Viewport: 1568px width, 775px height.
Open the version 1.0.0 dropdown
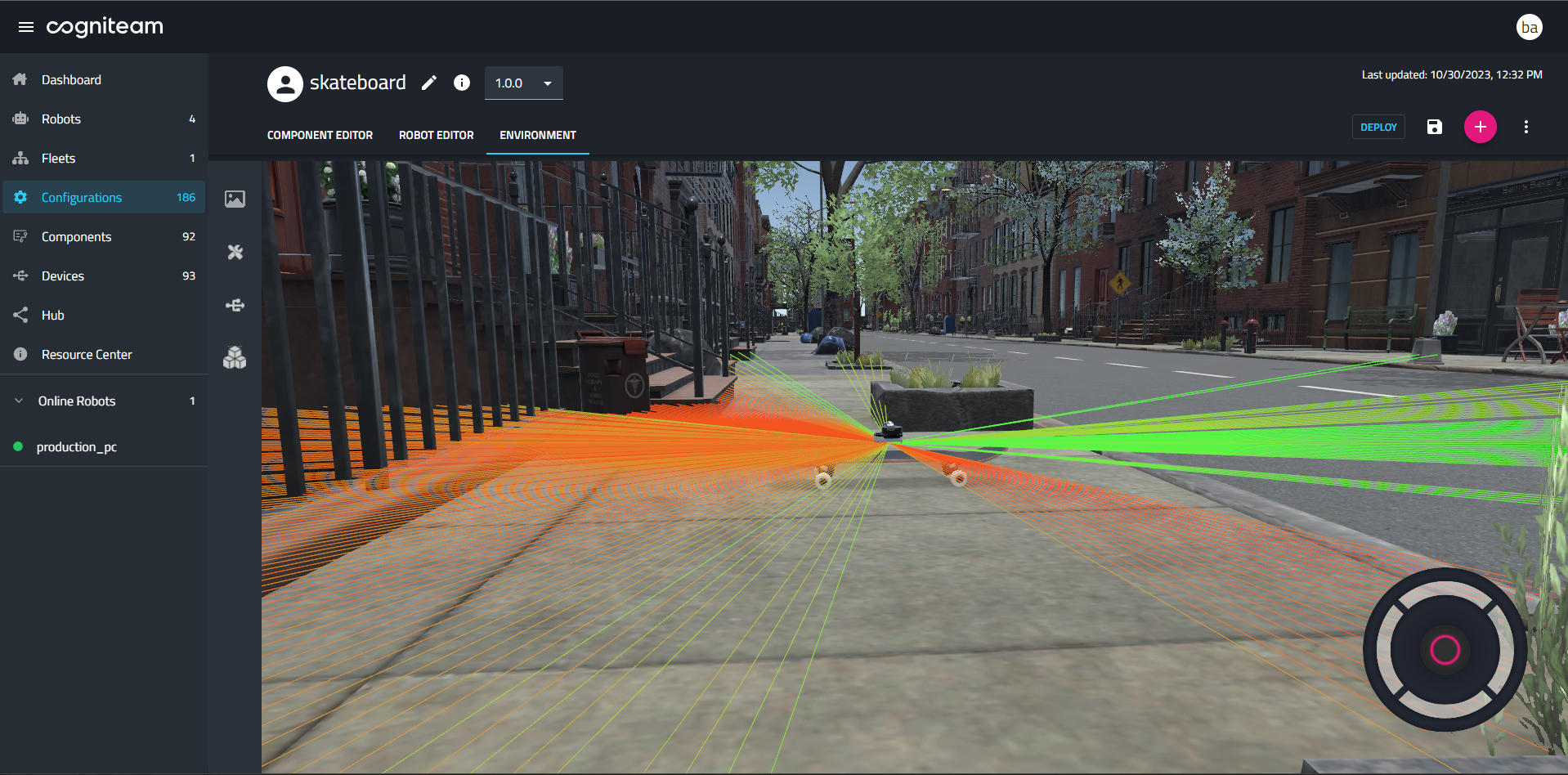tap(523, 83)
